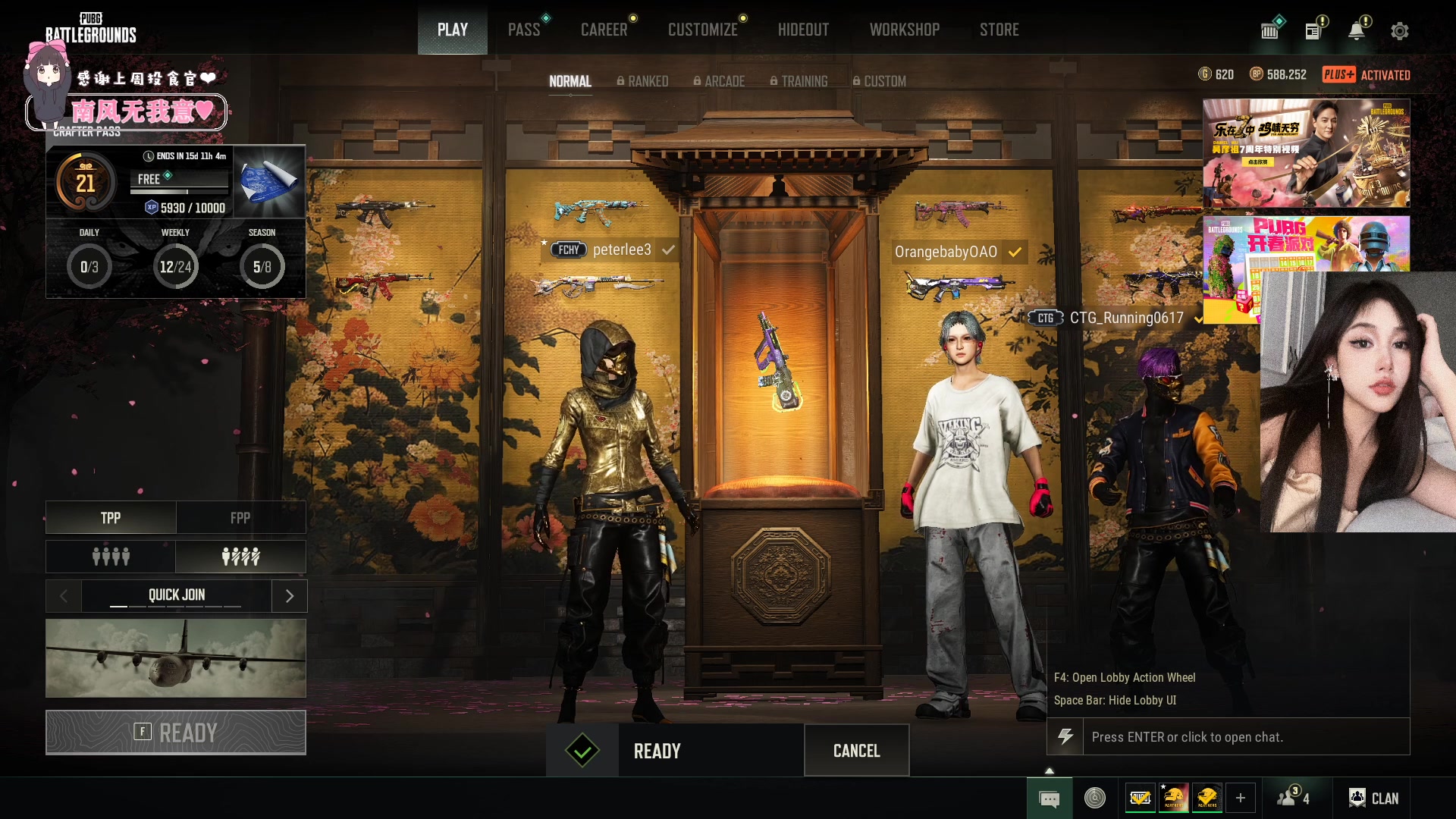Choose the Arcade mode tab
The image size is (1456, 819).
(x=719, y=81)
